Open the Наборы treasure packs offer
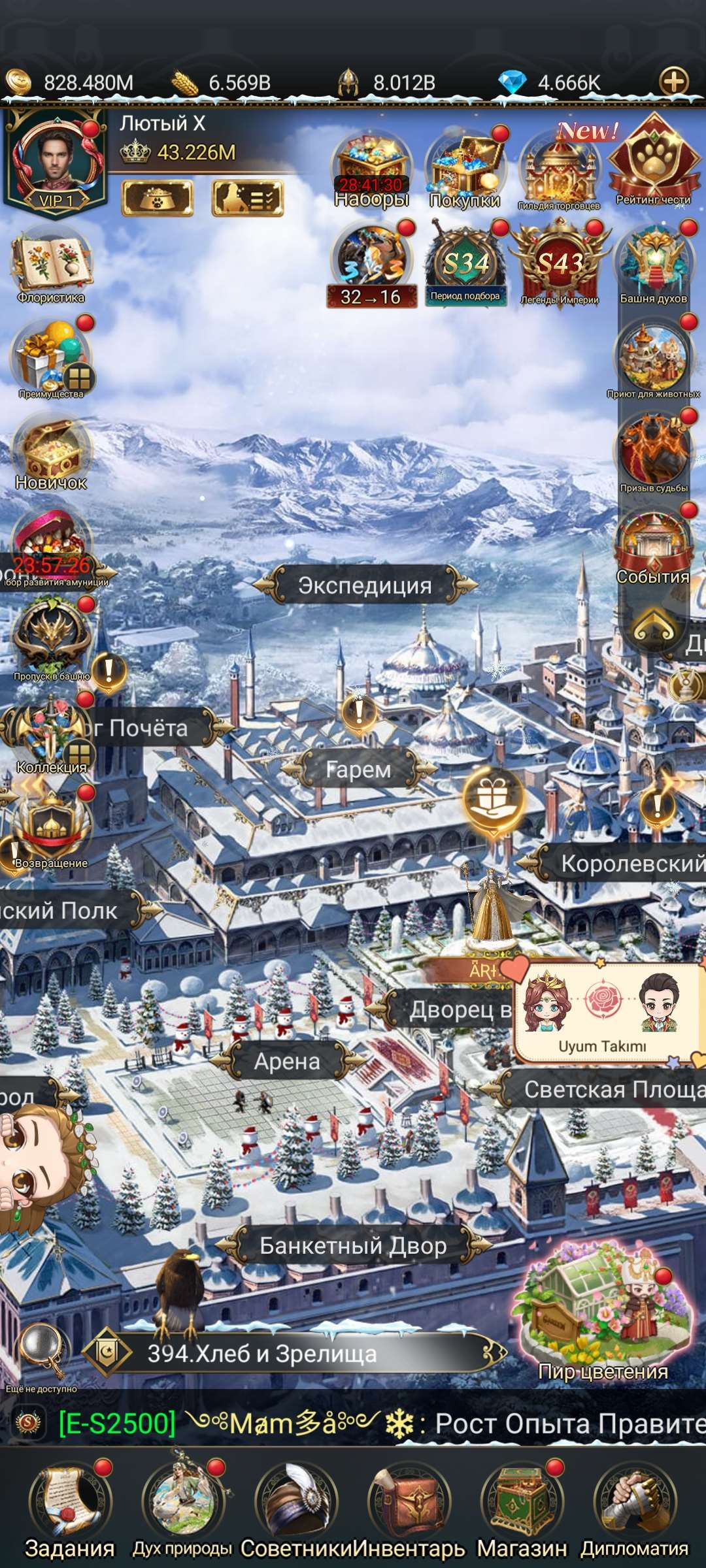 tap(371, 170)
